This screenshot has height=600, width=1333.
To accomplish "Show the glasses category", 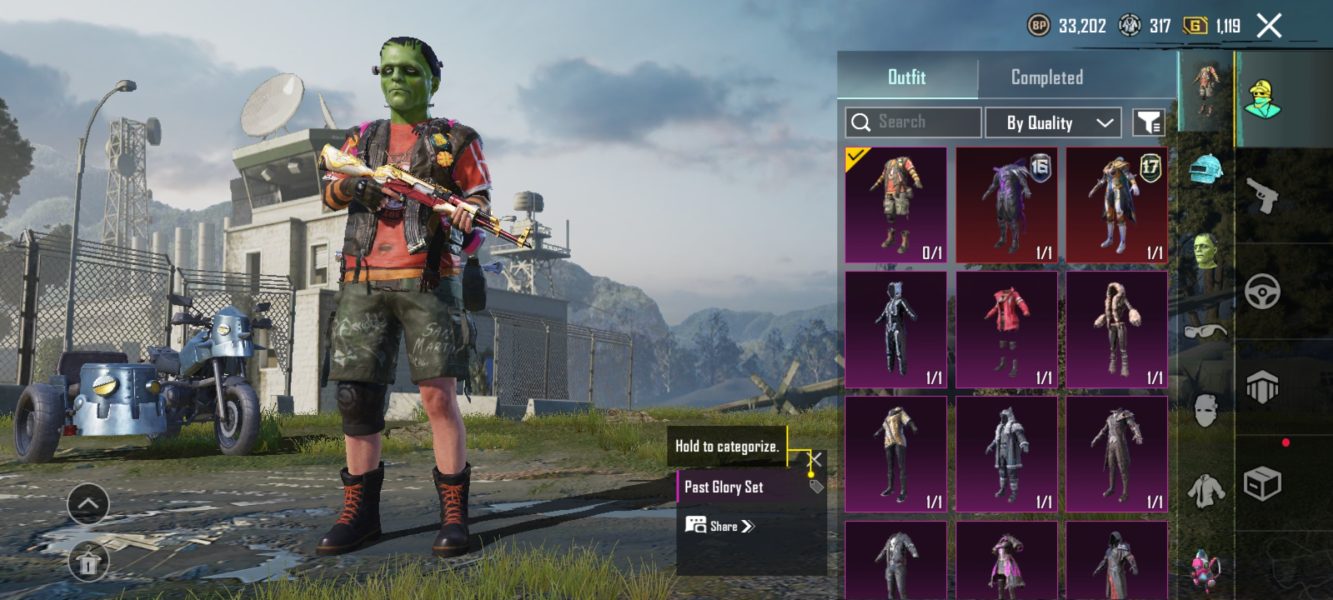I will [x=1206, y=330].
